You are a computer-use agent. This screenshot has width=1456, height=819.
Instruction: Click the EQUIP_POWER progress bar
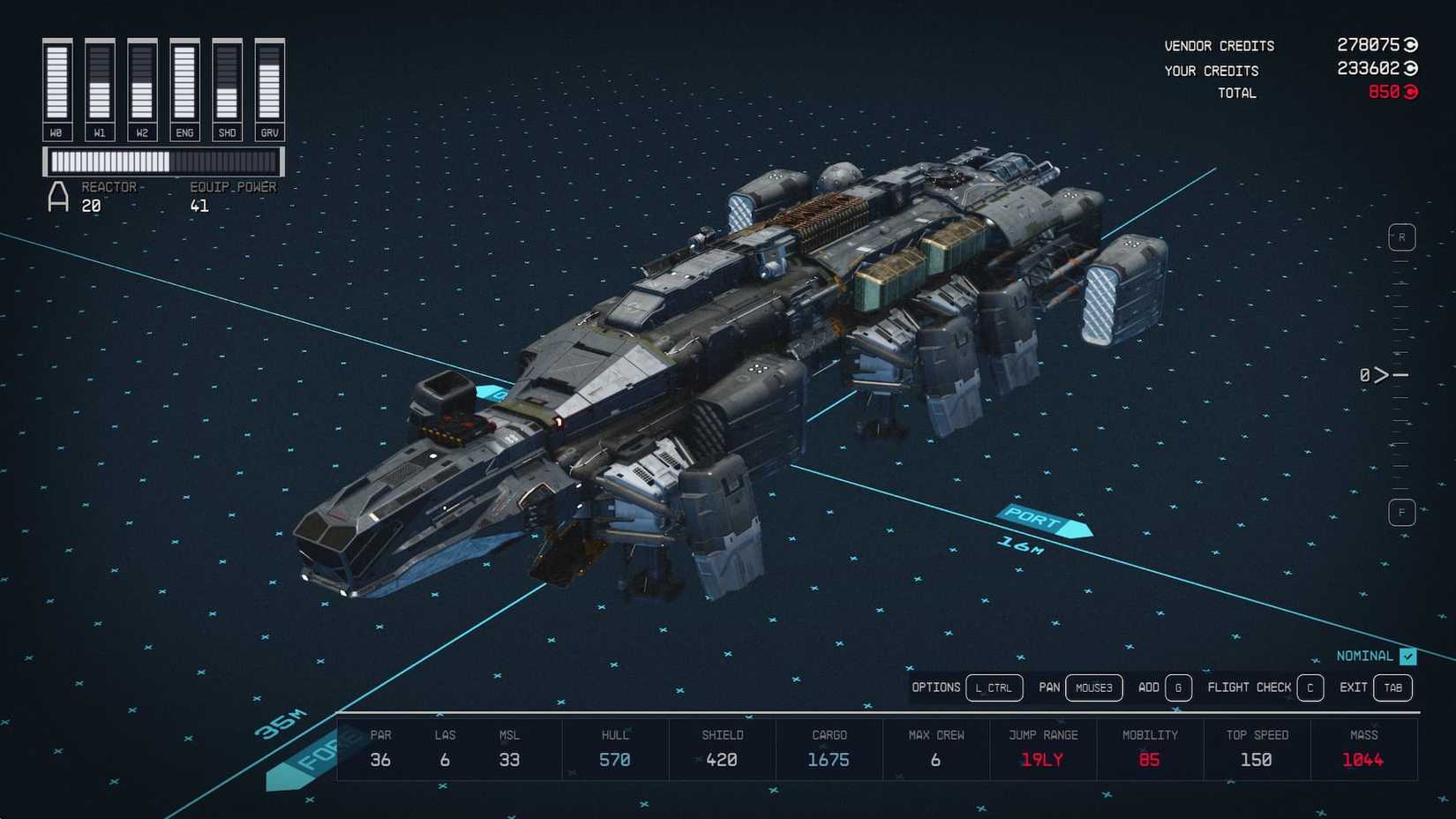coord(164,162)
